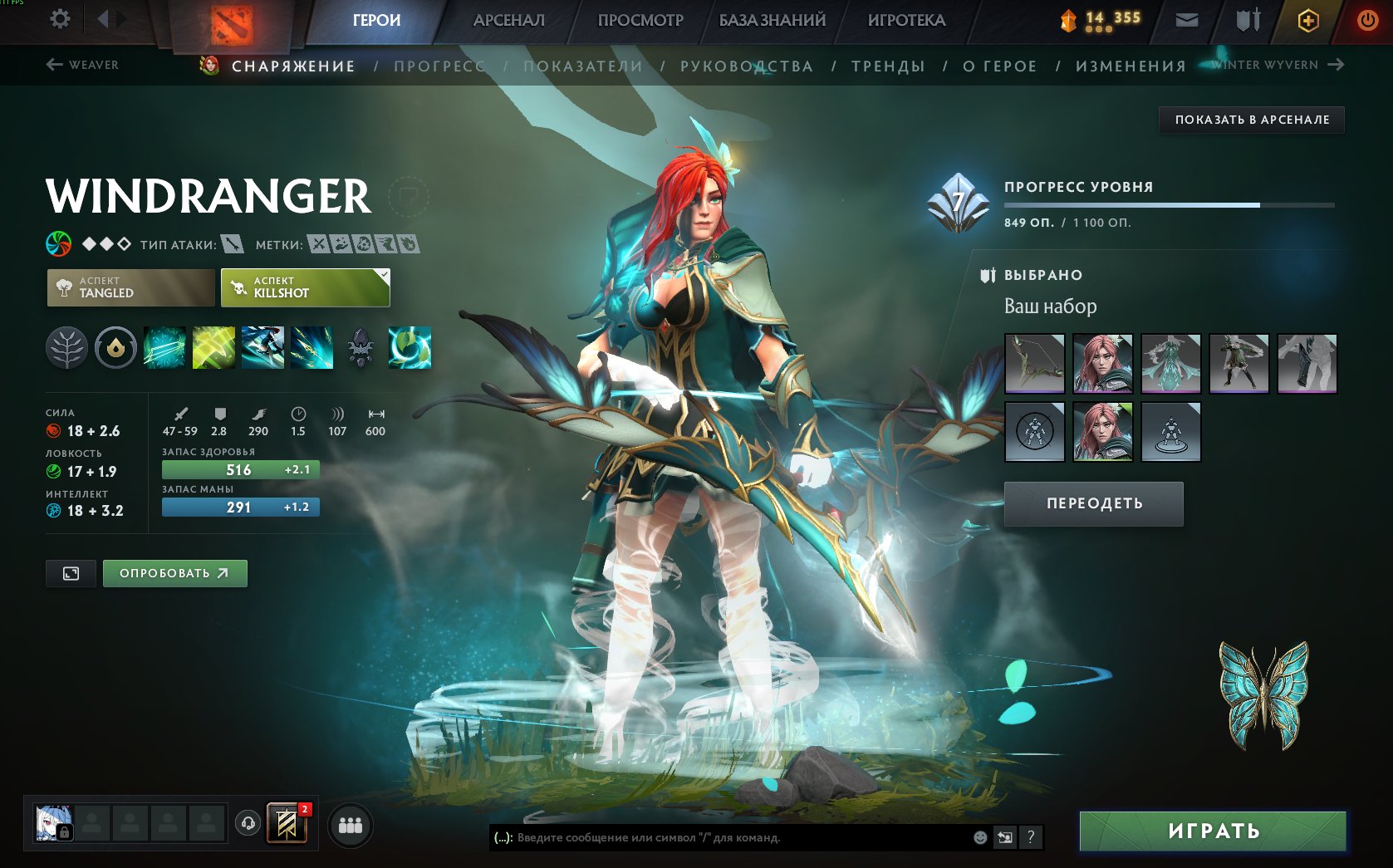1393x868 pixels.
Task: Open the party finder people icon
Action: coord(350,824)
